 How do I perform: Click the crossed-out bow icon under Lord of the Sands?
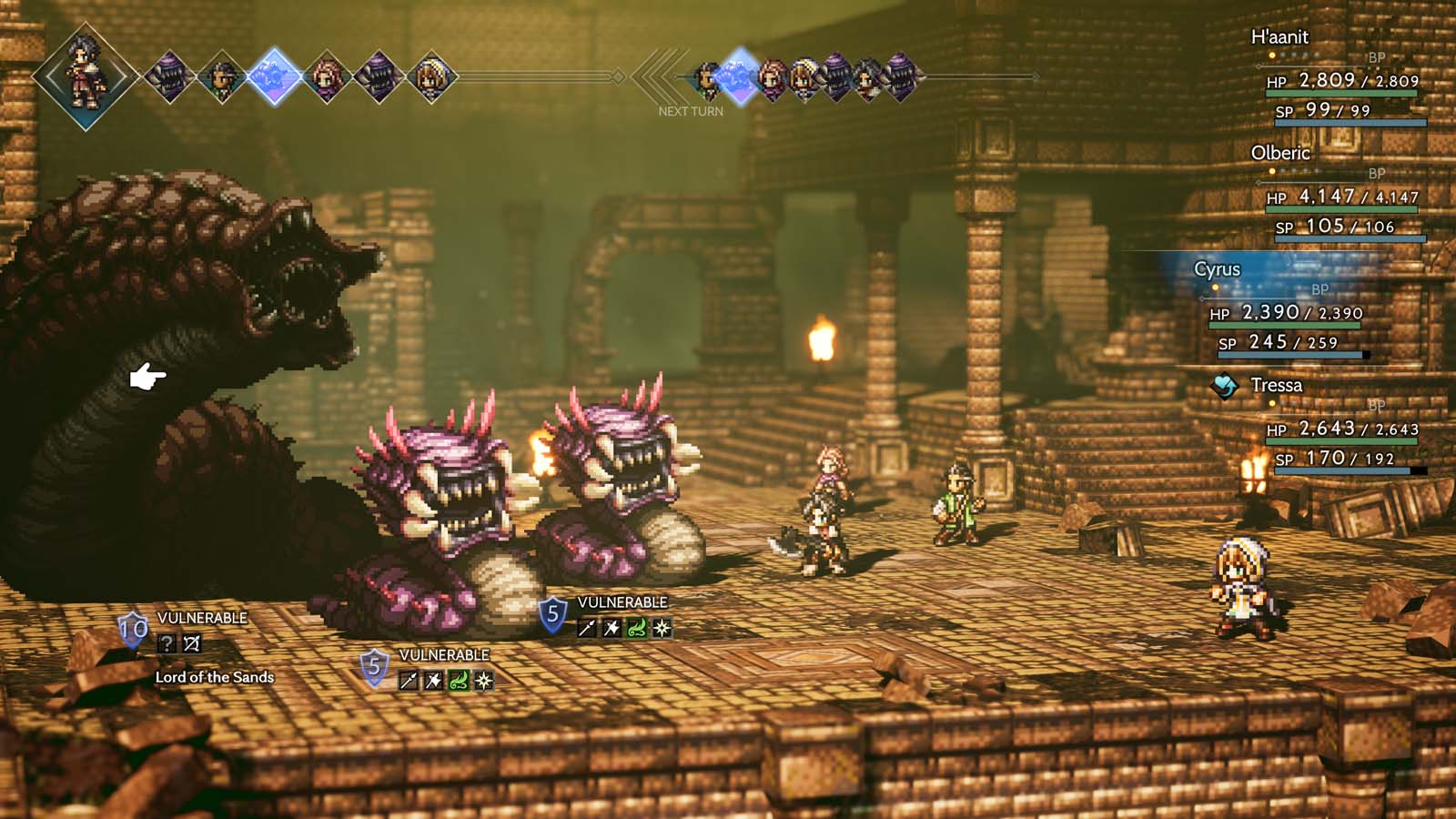tap(191, 642)
